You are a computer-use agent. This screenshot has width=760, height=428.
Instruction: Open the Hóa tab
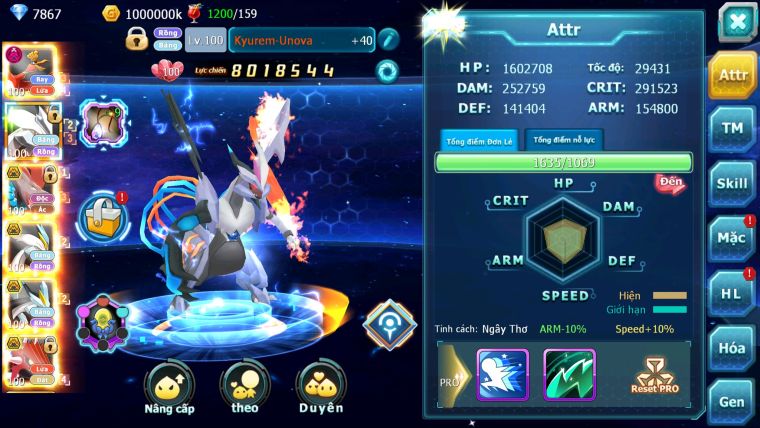tap(733, 348)
